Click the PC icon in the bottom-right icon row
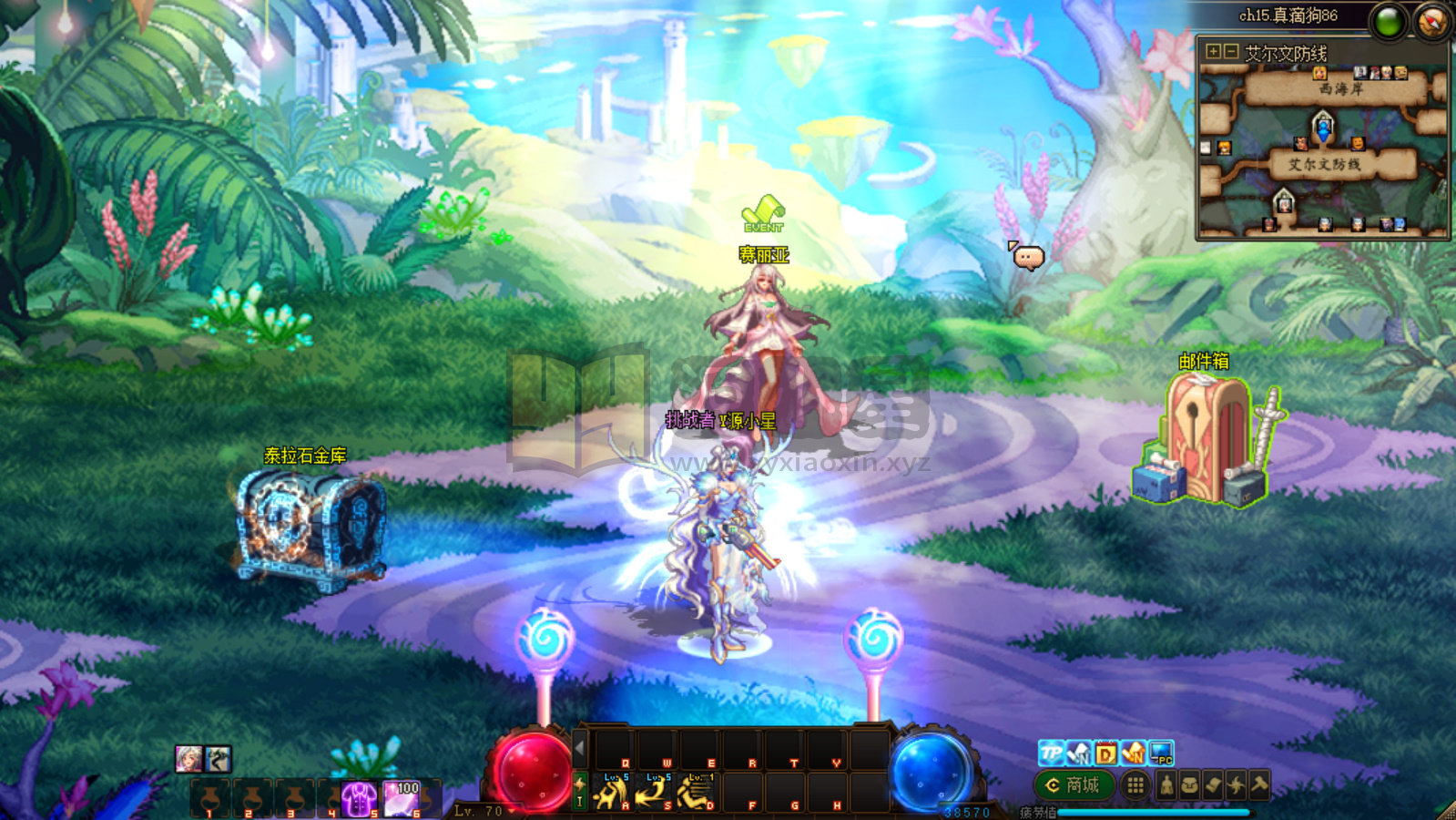1456x820 pixels. click(1161, 753)
